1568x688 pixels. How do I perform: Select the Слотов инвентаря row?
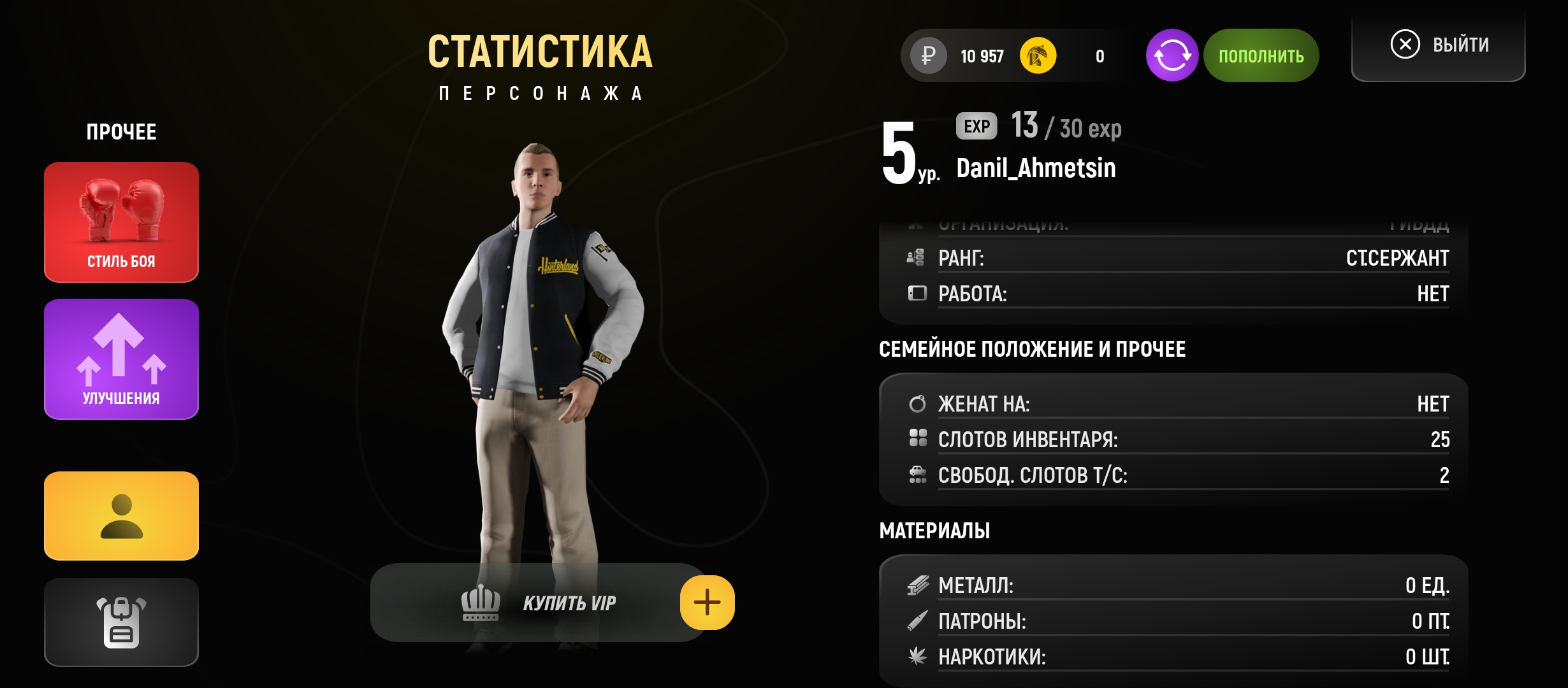click(x=1178, y=440)
